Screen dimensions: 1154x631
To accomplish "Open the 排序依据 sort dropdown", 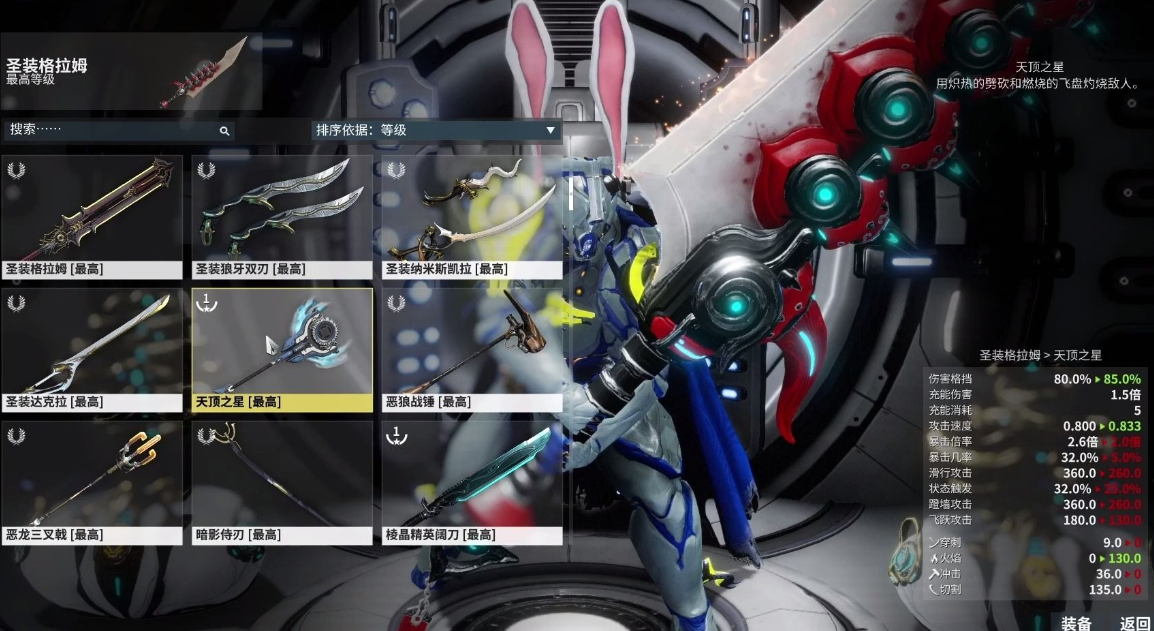I will 436,130.
